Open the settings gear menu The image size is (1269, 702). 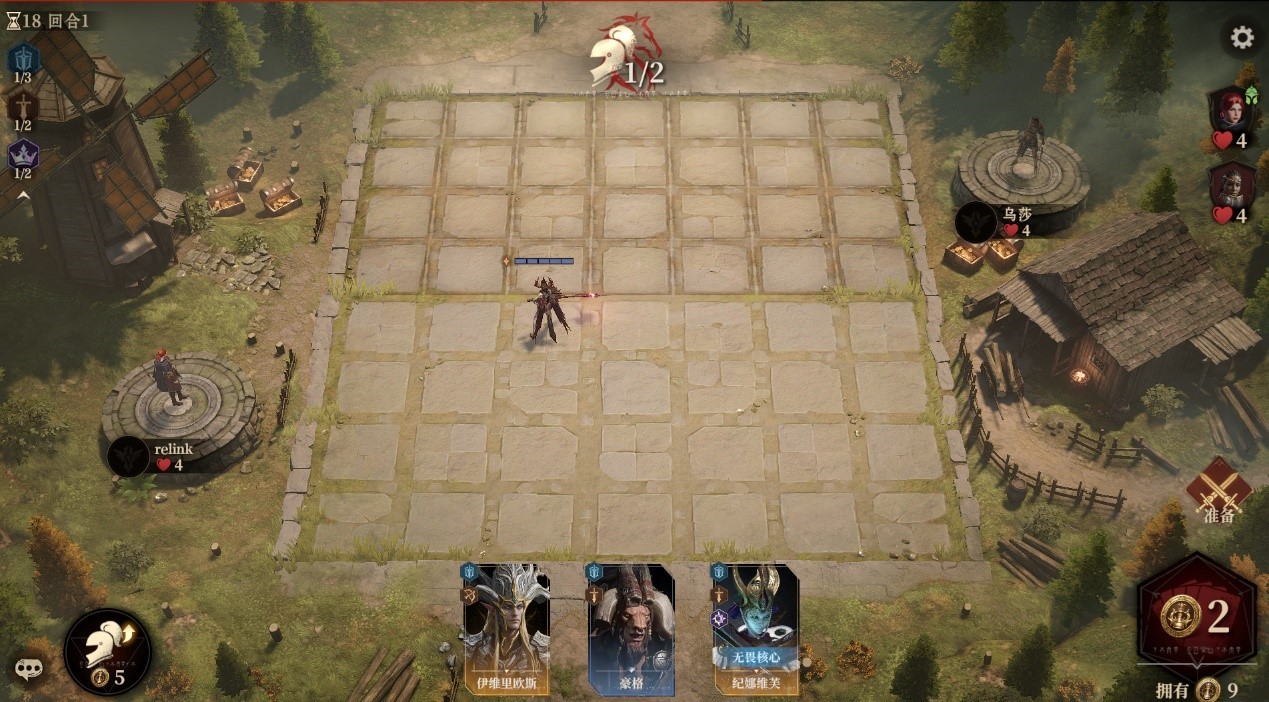pyautogui.click(x=1242, y=38)
